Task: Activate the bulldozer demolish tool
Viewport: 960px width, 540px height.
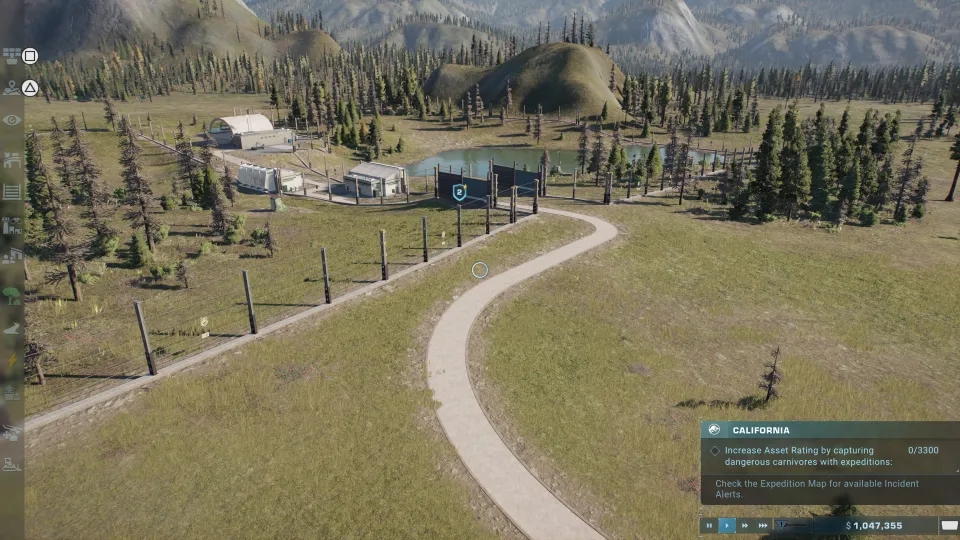Action: [12, 464]
